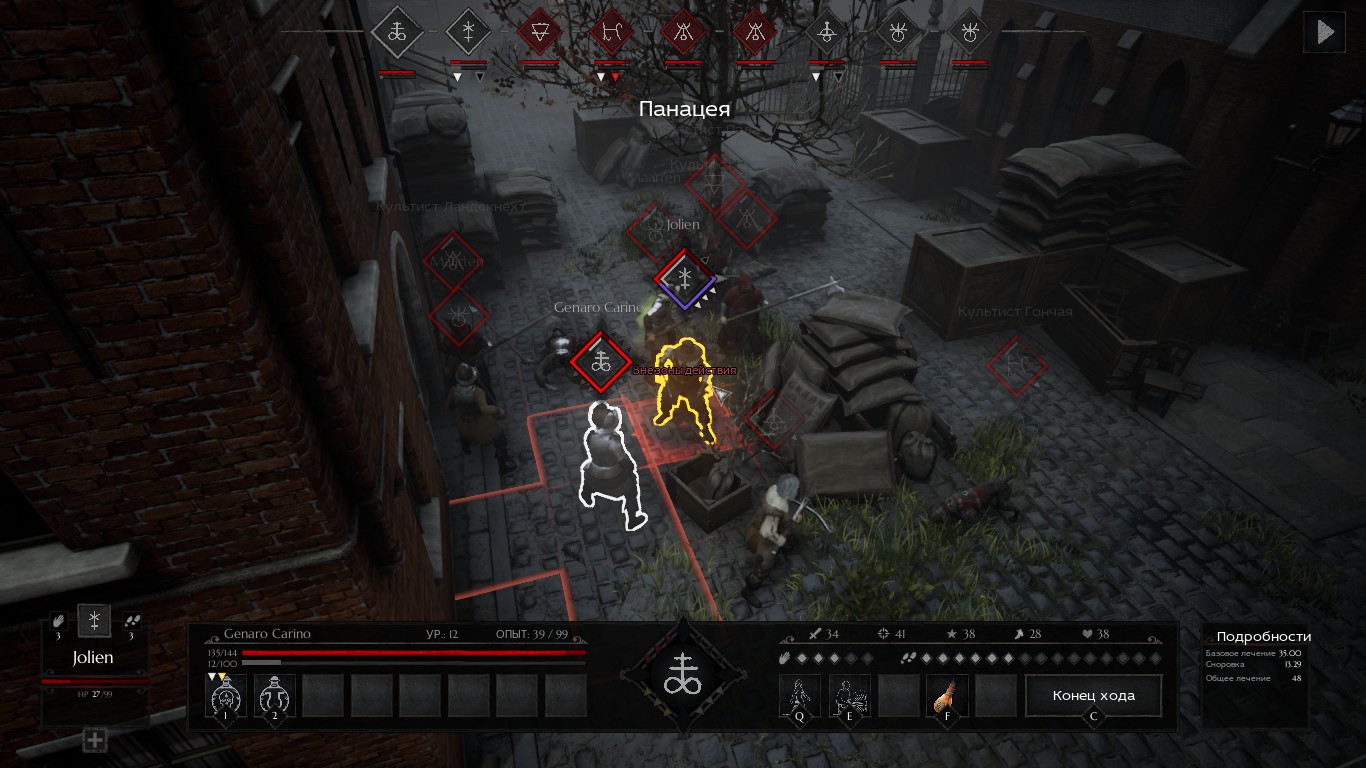Select the red downward-triangle turn-order icon
1366x768 pixels.
pos(540,32)
